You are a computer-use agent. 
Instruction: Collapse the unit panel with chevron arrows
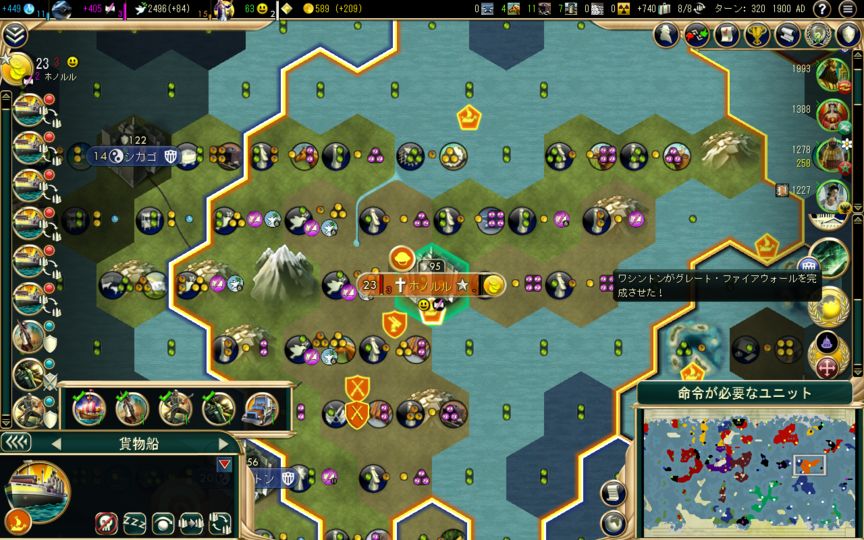point(17,442)
